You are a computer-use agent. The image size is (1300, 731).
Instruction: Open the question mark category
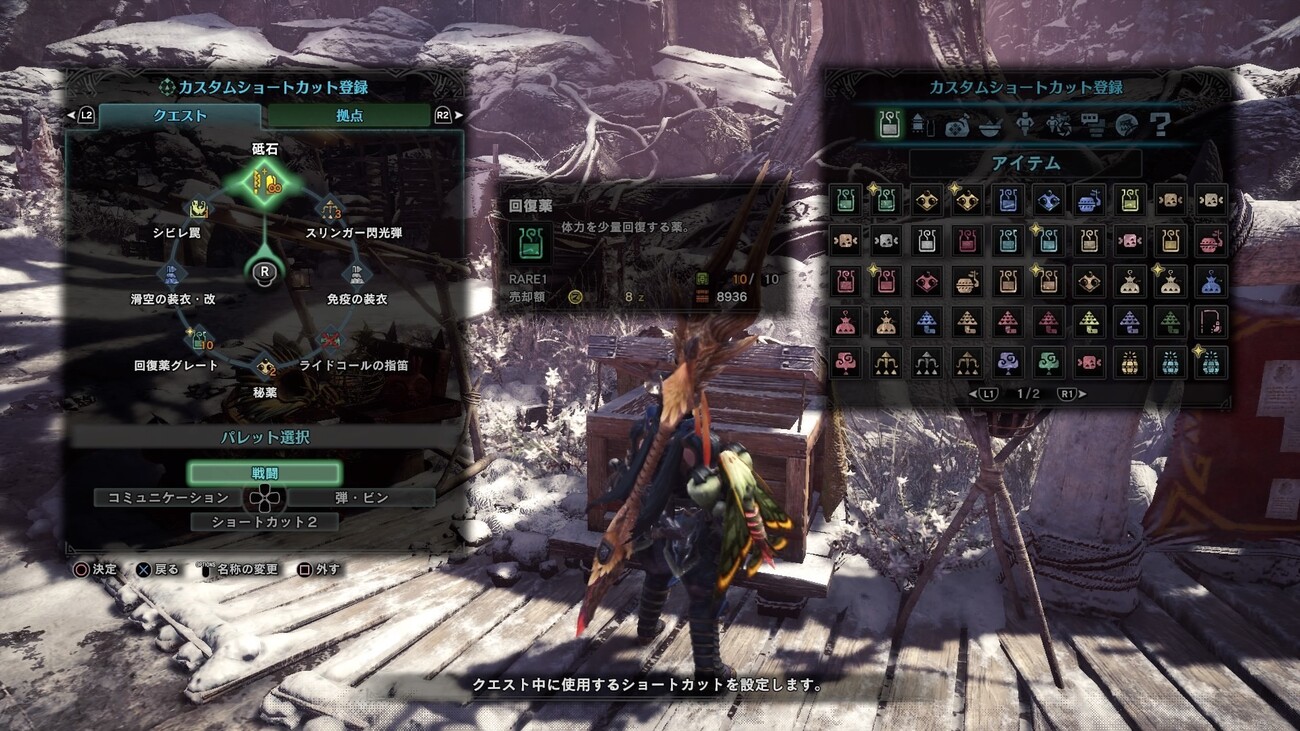tap(1160, 124)
